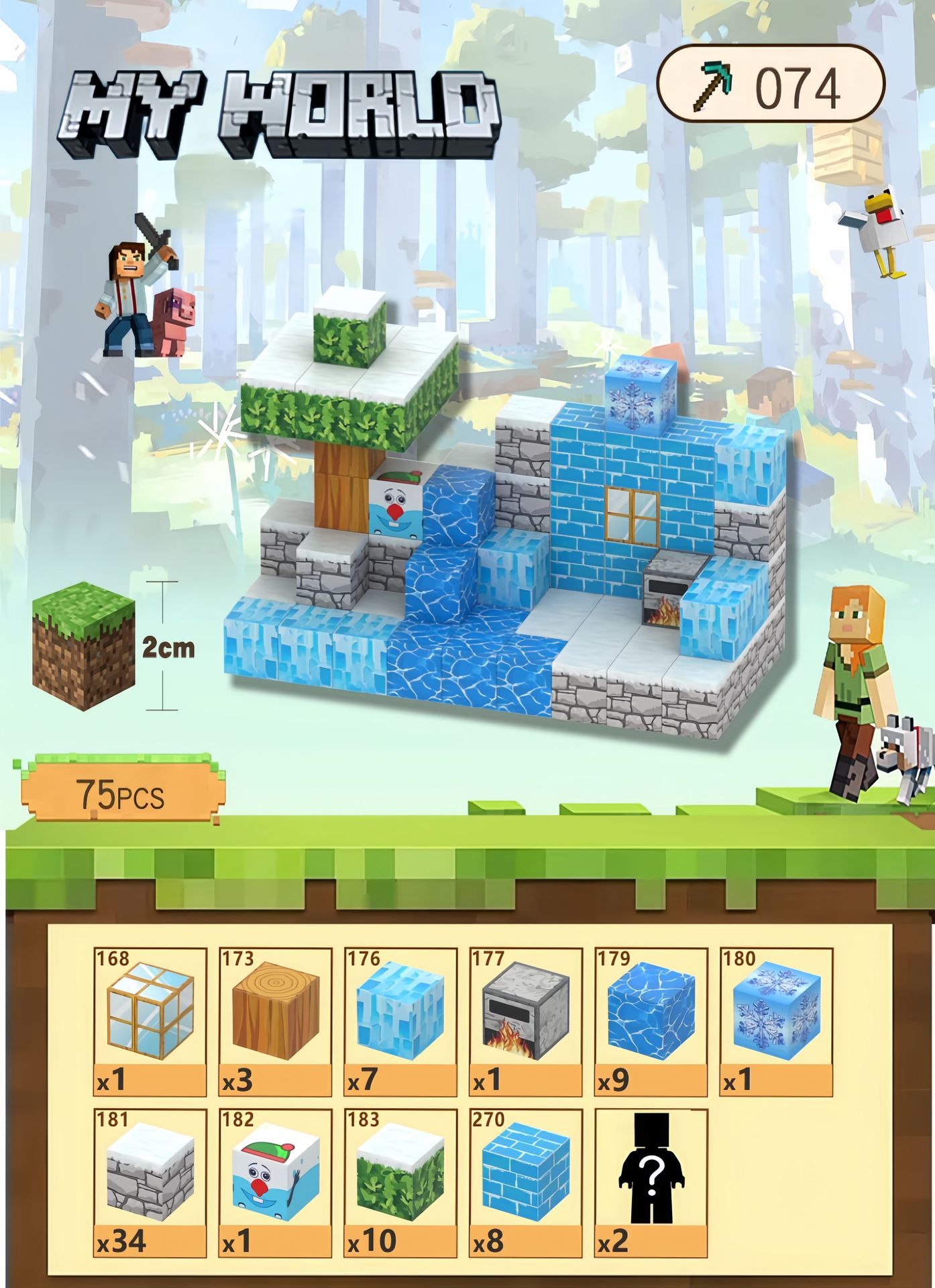Select the snowy stone block slot

coord(150,1183)
